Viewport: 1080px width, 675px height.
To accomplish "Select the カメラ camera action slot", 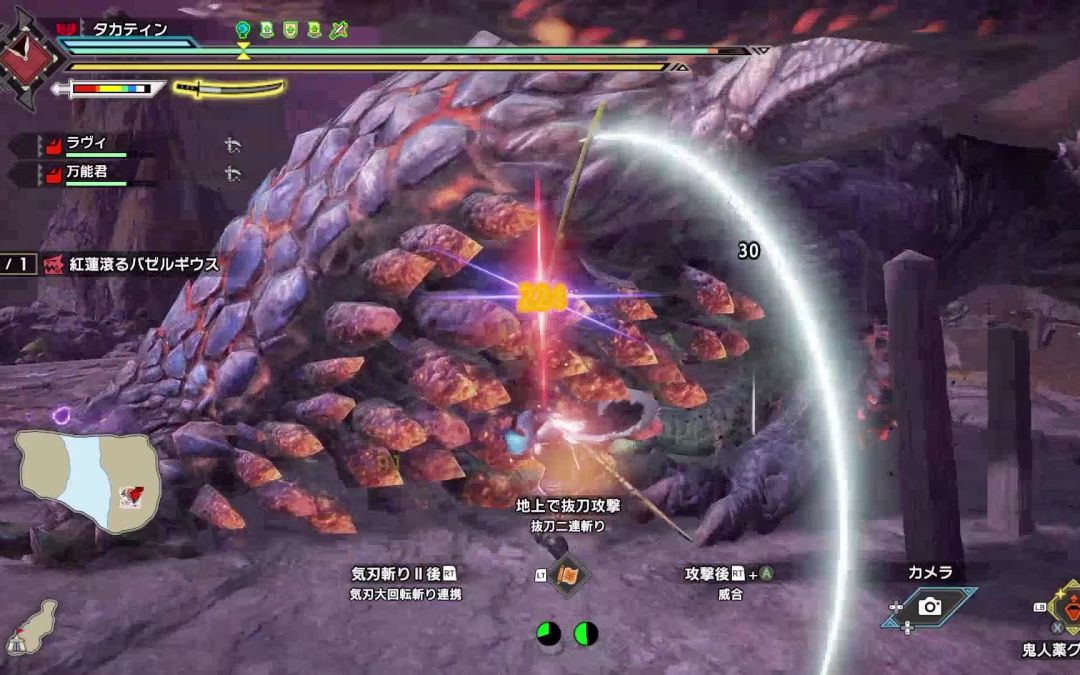I will pyautogui.click(x=929, y=606).
